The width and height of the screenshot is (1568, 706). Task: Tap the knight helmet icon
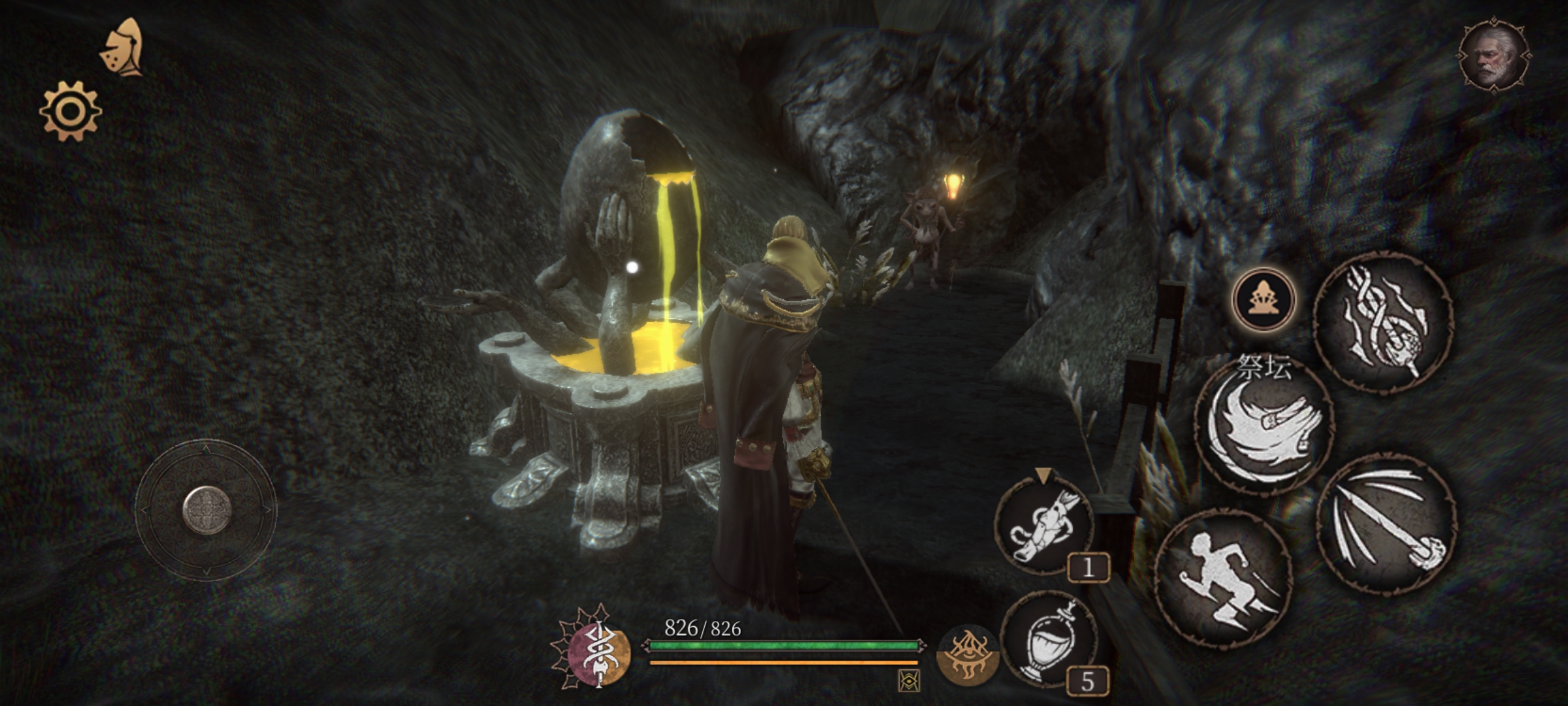[123, 49]
